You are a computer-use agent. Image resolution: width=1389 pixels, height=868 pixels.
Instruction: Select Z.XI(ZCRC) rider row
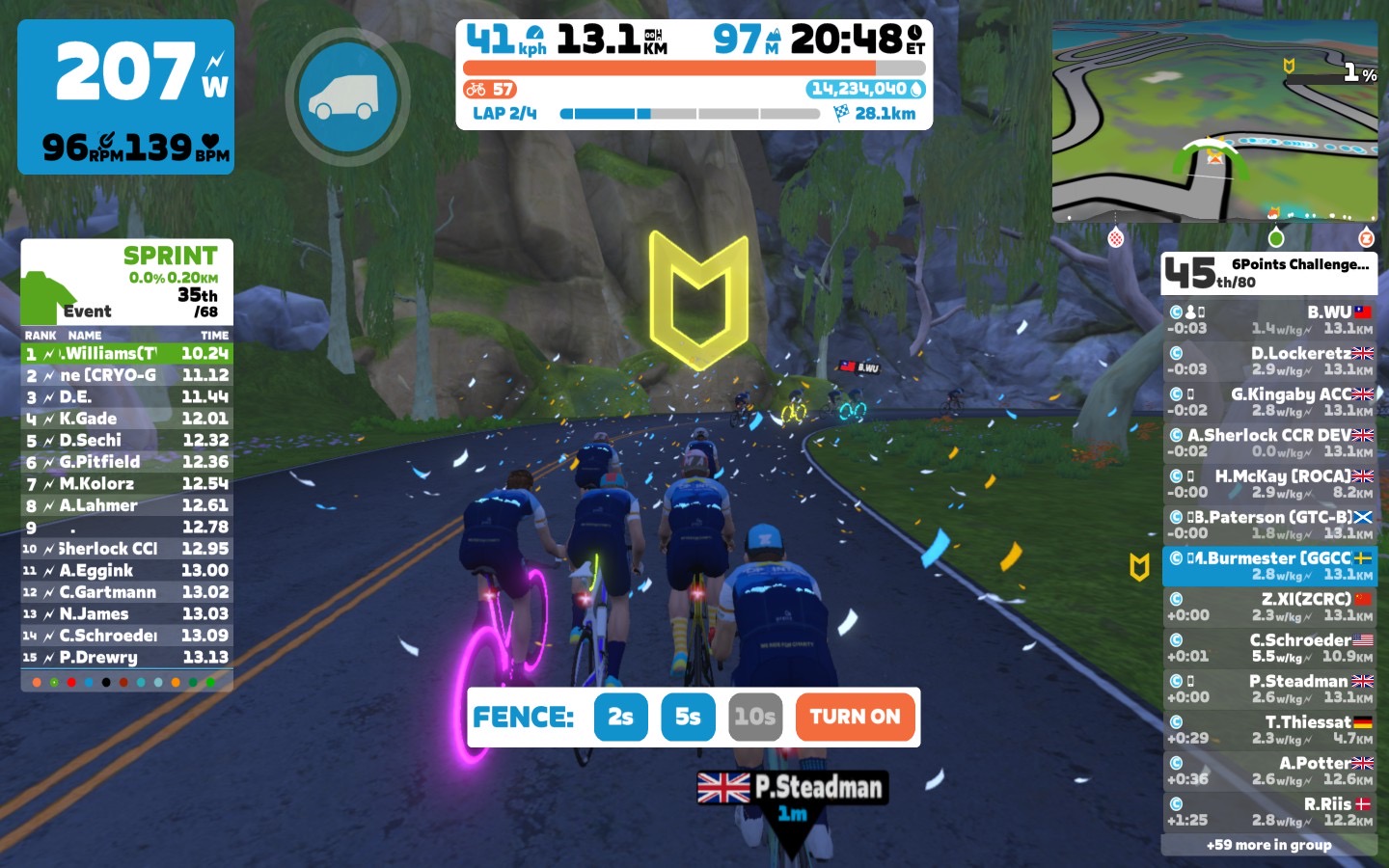tap(1268, 607)
